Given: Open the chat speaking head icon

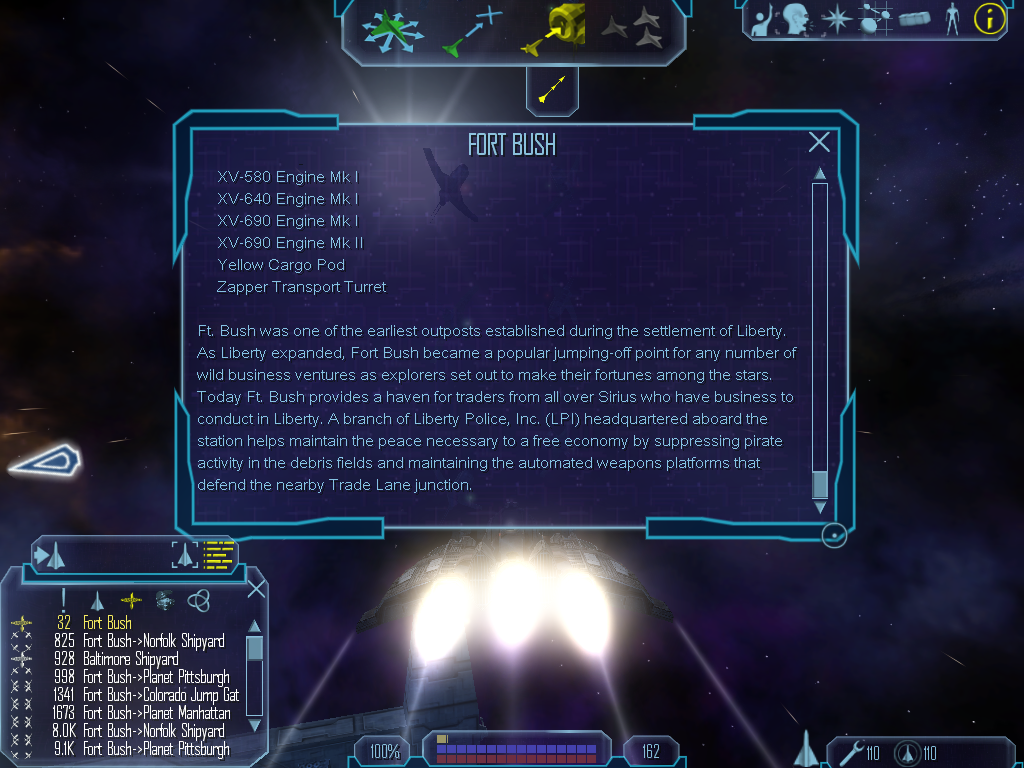Looking at the screenshot, I should click(796, 18).
